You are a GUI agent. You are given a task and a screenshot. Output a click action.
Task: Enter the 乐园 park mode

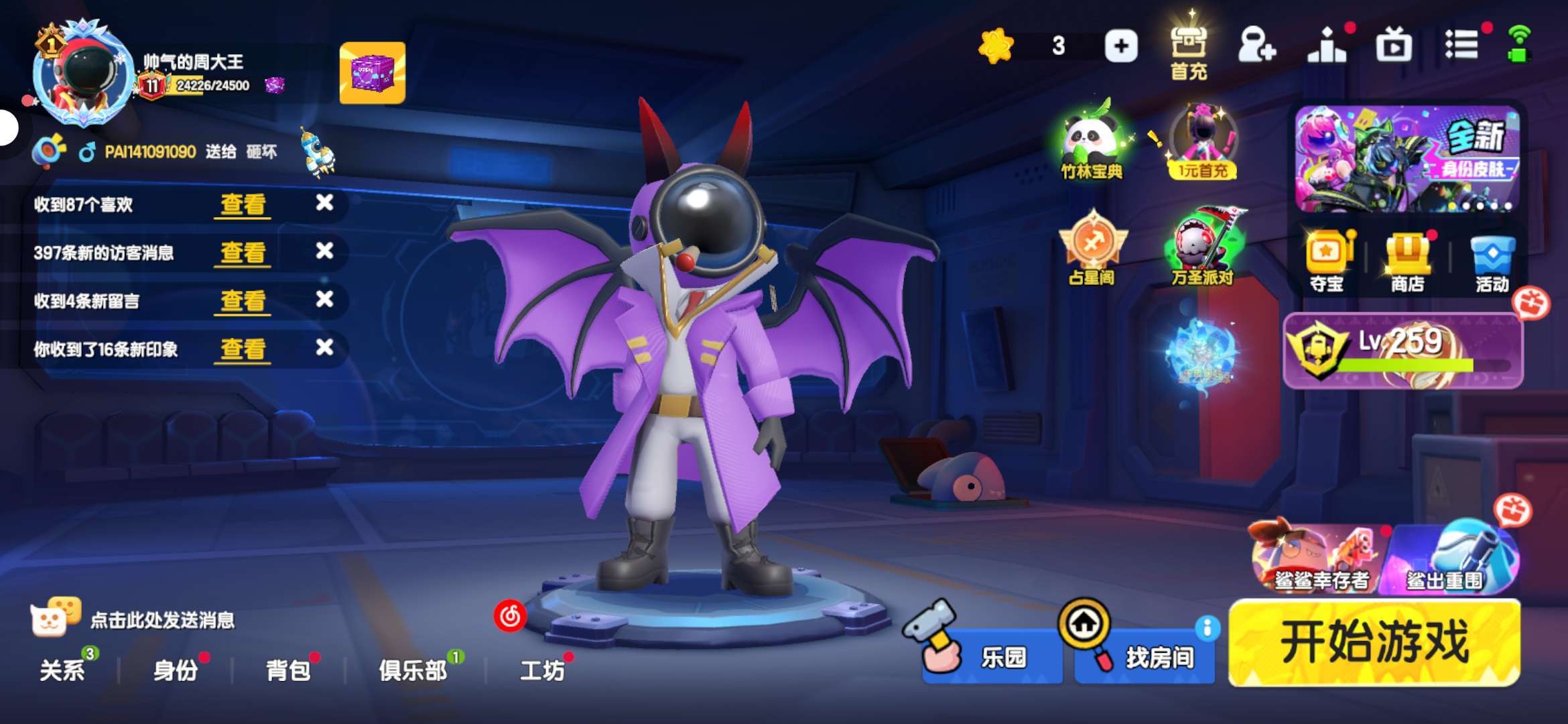(992, 656)
